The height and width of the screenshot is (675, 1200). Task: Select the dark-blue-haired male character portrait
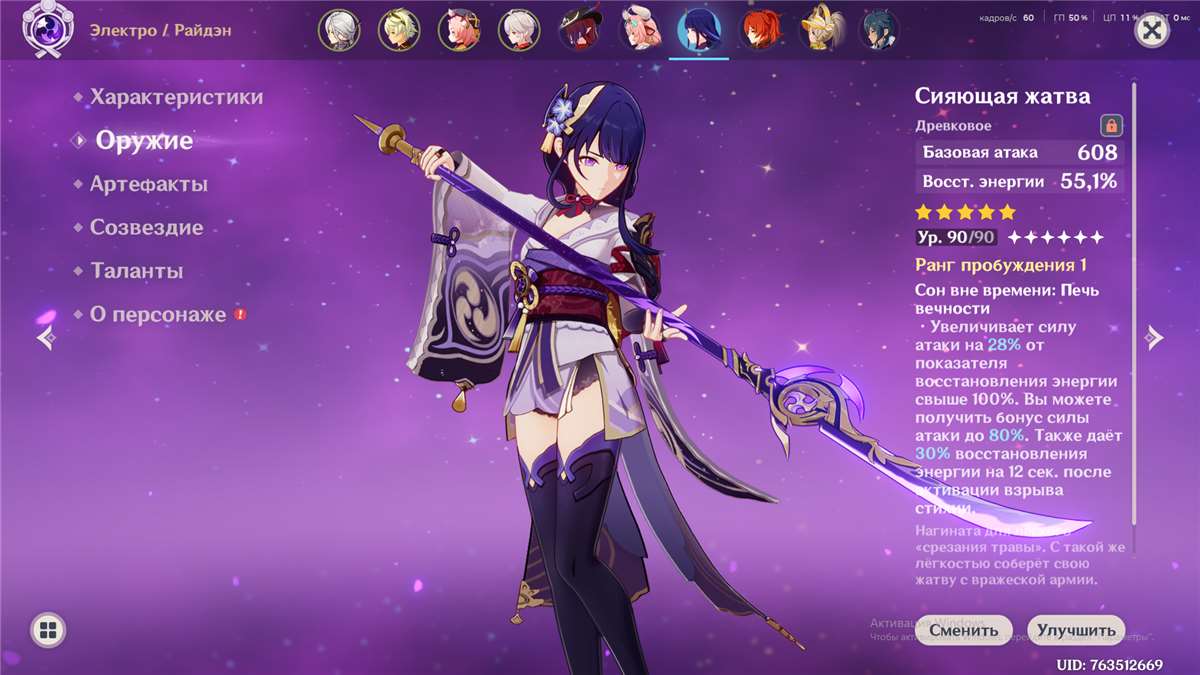tap(878, 30)
